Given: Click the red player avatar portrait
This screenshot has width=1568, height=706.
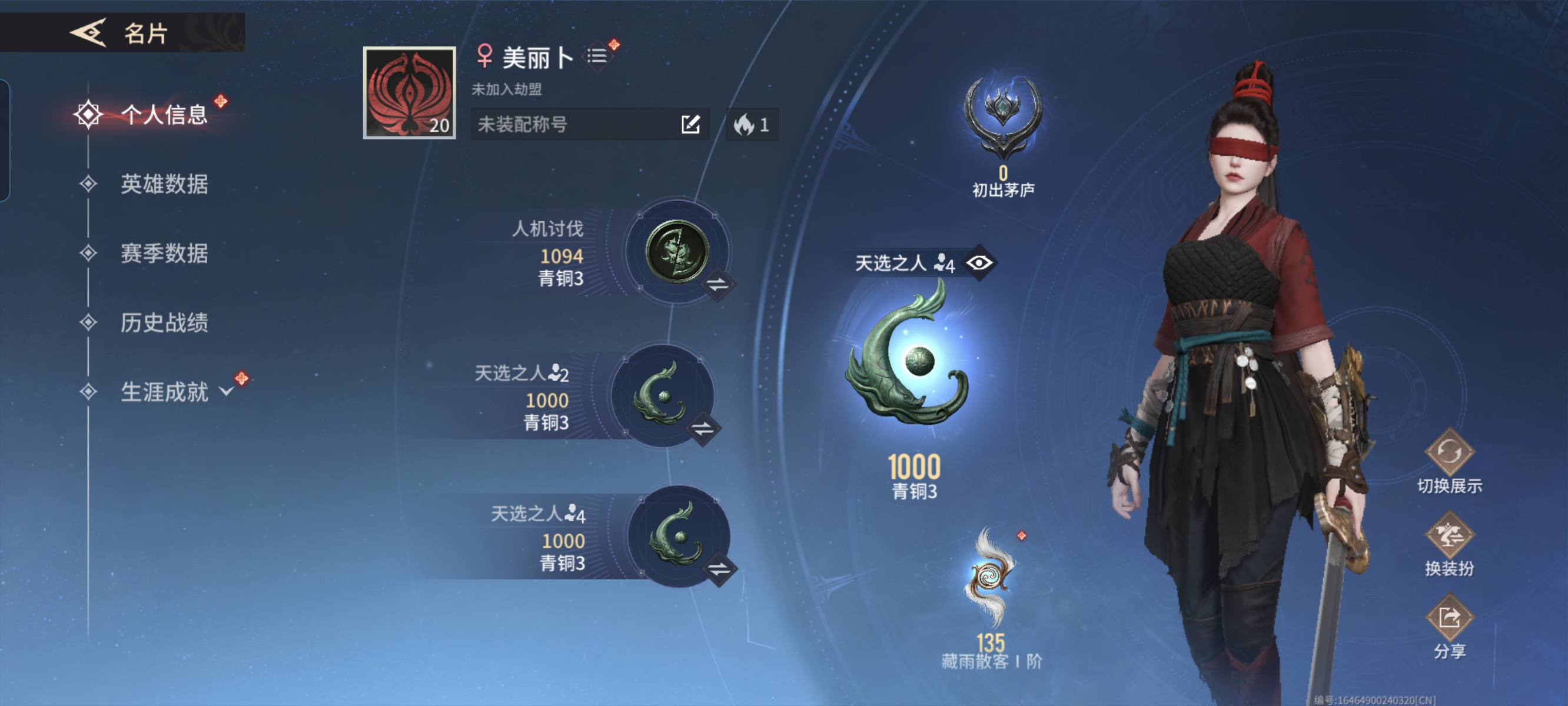Looking at the screenshot, I should (x=409, y=92).
